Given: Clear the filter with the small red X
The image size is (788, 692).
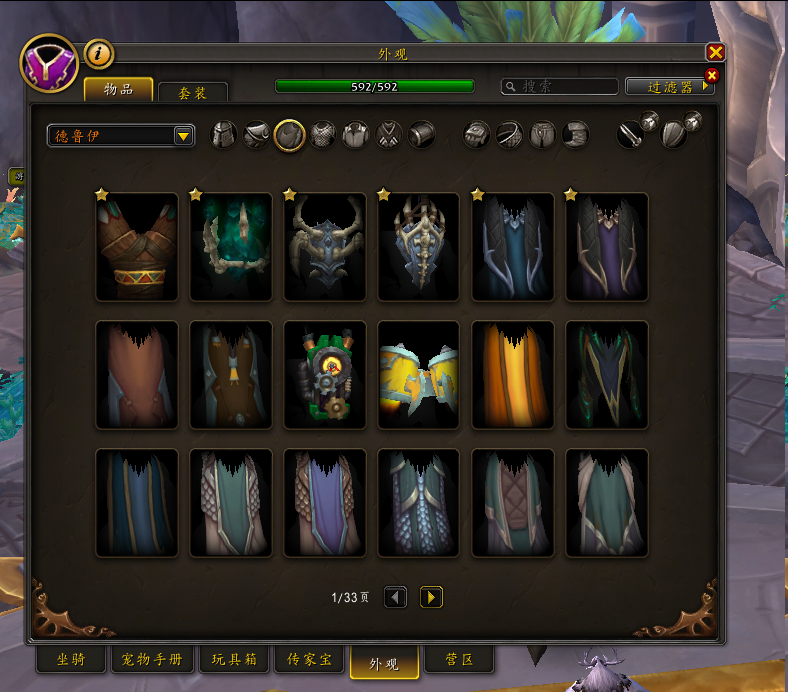Looking at the screenshot, I should 712,75.
